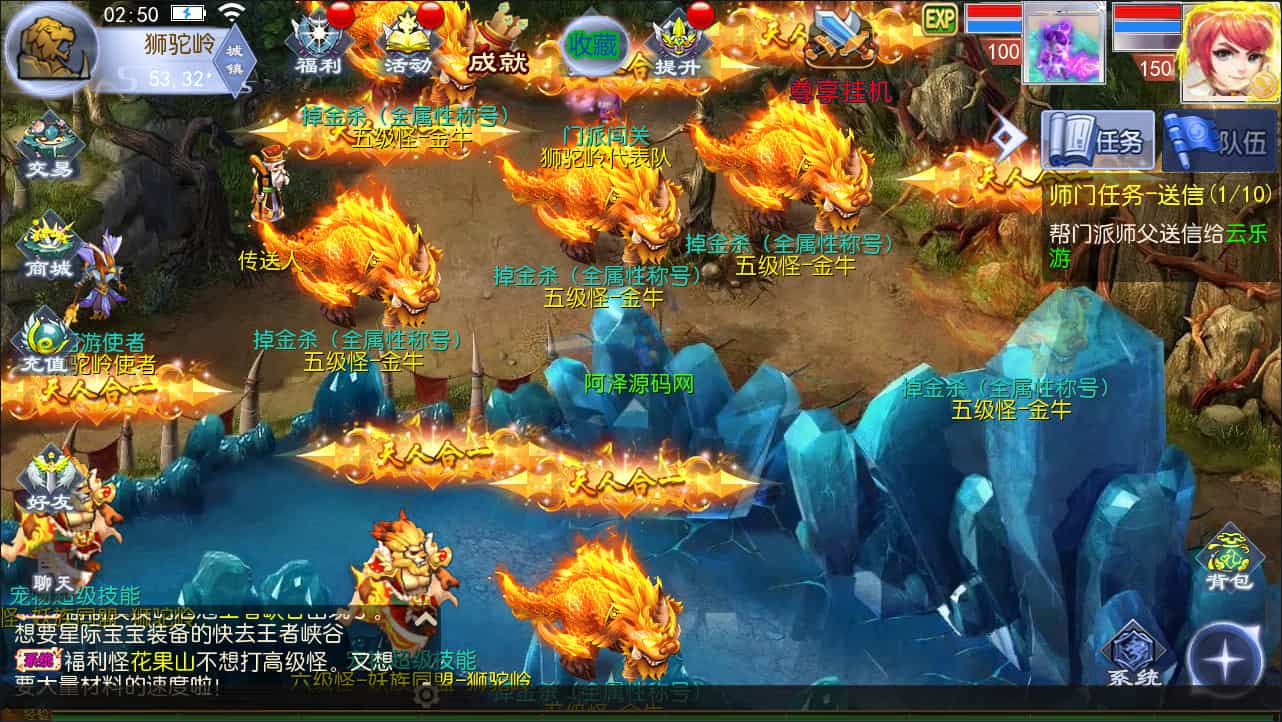Select the purple pet portrait
Viewport: 1282px width, 722px height.
click(x=1062, y=43)
